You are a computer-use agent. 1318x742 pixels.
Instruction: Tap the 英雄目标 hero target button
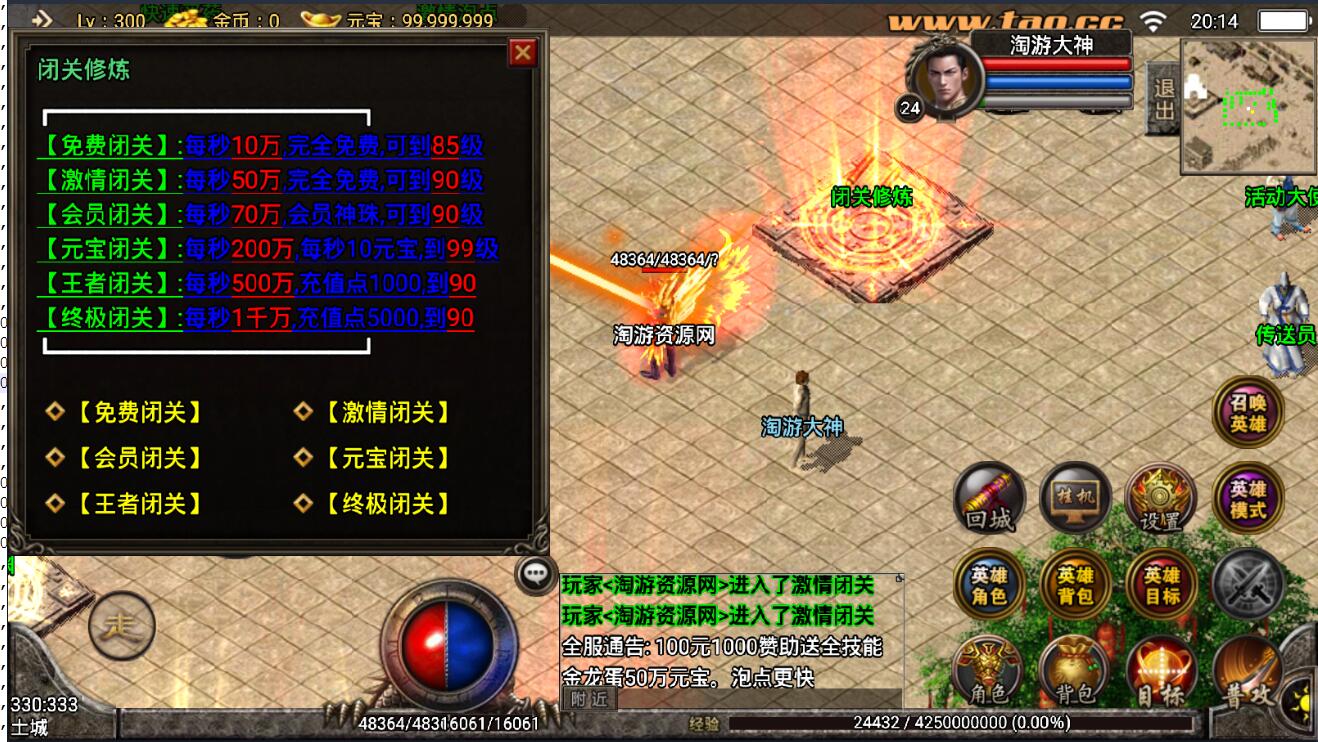click(x=1161, y=585)
